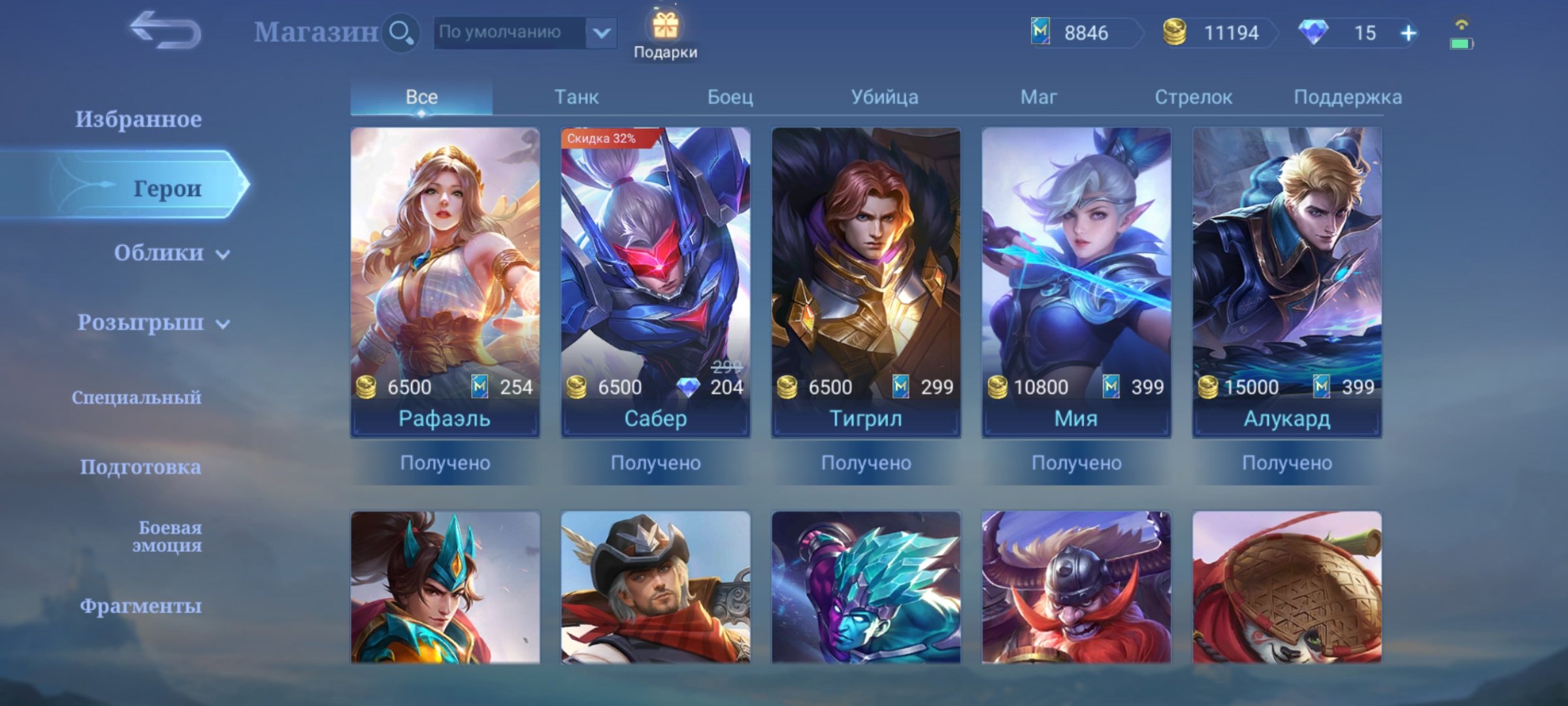
Task: Open the shop search magnifier
Action: pyautogui.click(x=400, y=32)
